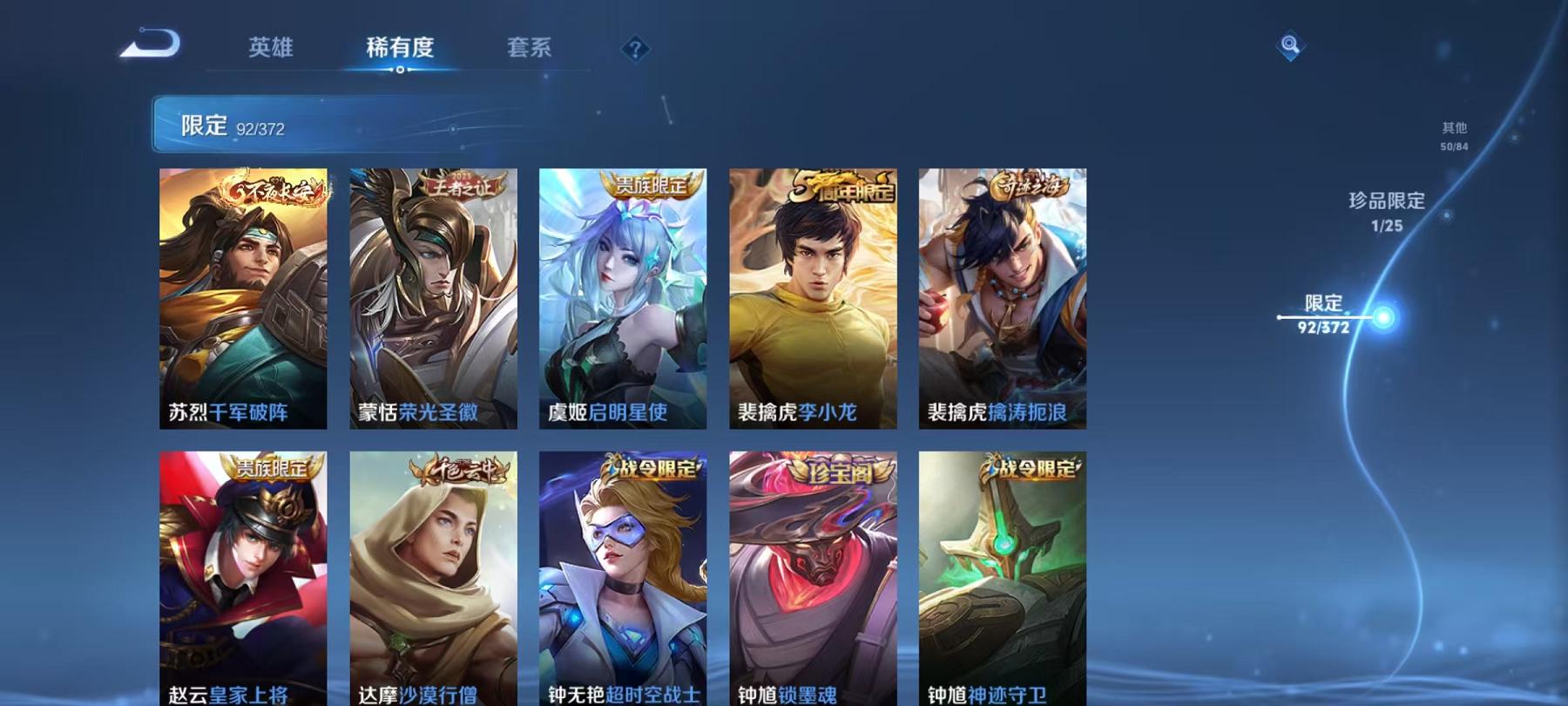The height and width of the screenshot is (706, 1568).
Task: Click the diamond help "?" icon
Action: tap(635, 48)
